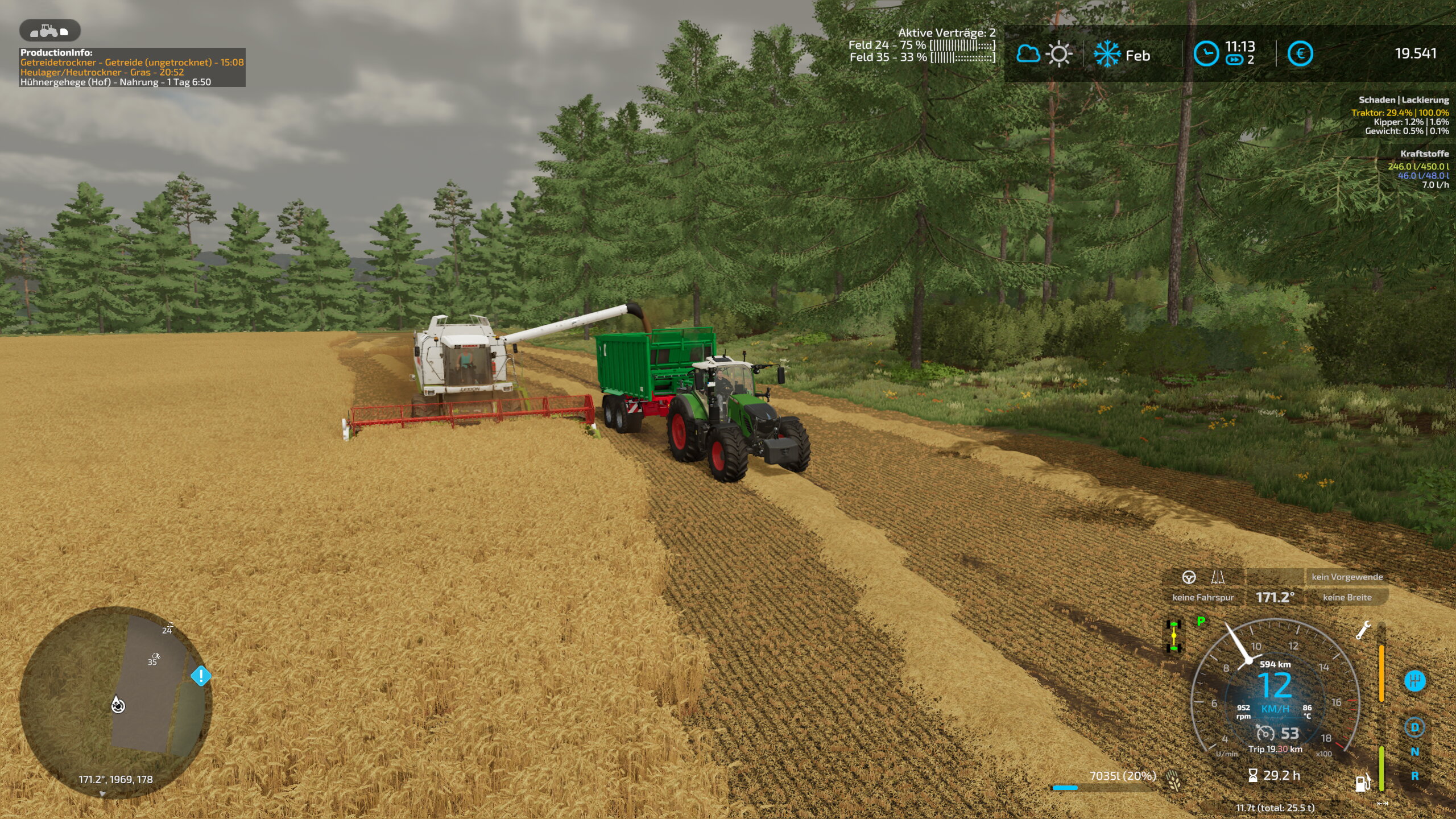Click the Aktive Verträge contracts tracker

tap(946, 33)
